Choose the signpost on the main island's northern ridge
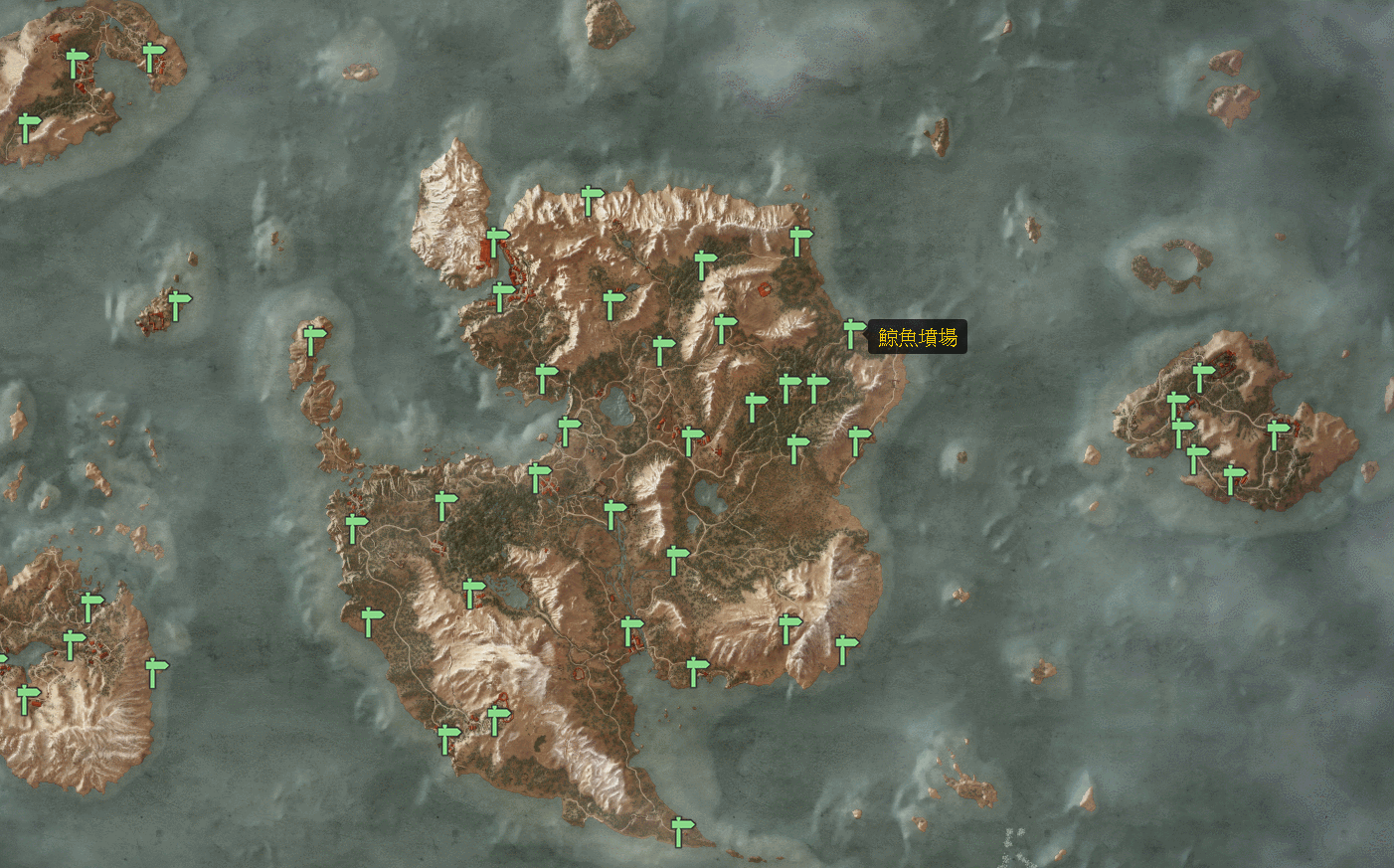Screen dimensions: 1394x868 click(x=591, y=200)
